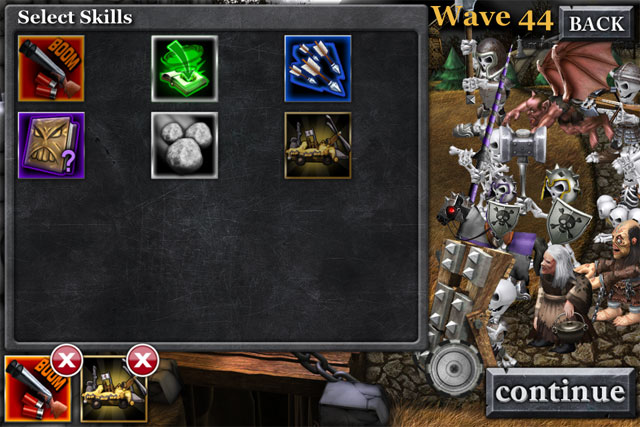Continue to the next wave
The image size is (640, 427).
click(x=559, y=392)
